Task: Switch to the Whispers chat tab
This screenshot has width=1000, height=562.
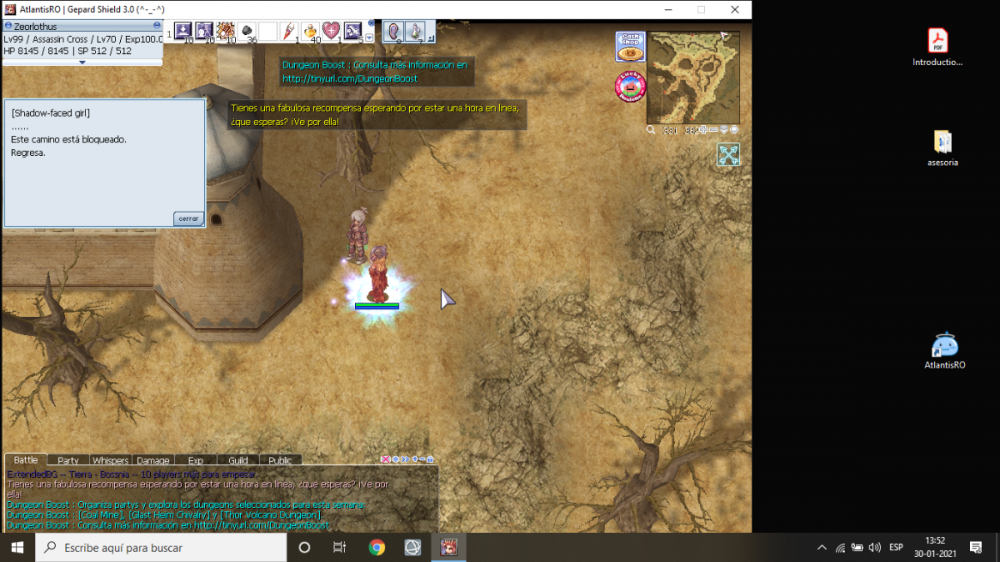Action: click(x=110, y=461)
